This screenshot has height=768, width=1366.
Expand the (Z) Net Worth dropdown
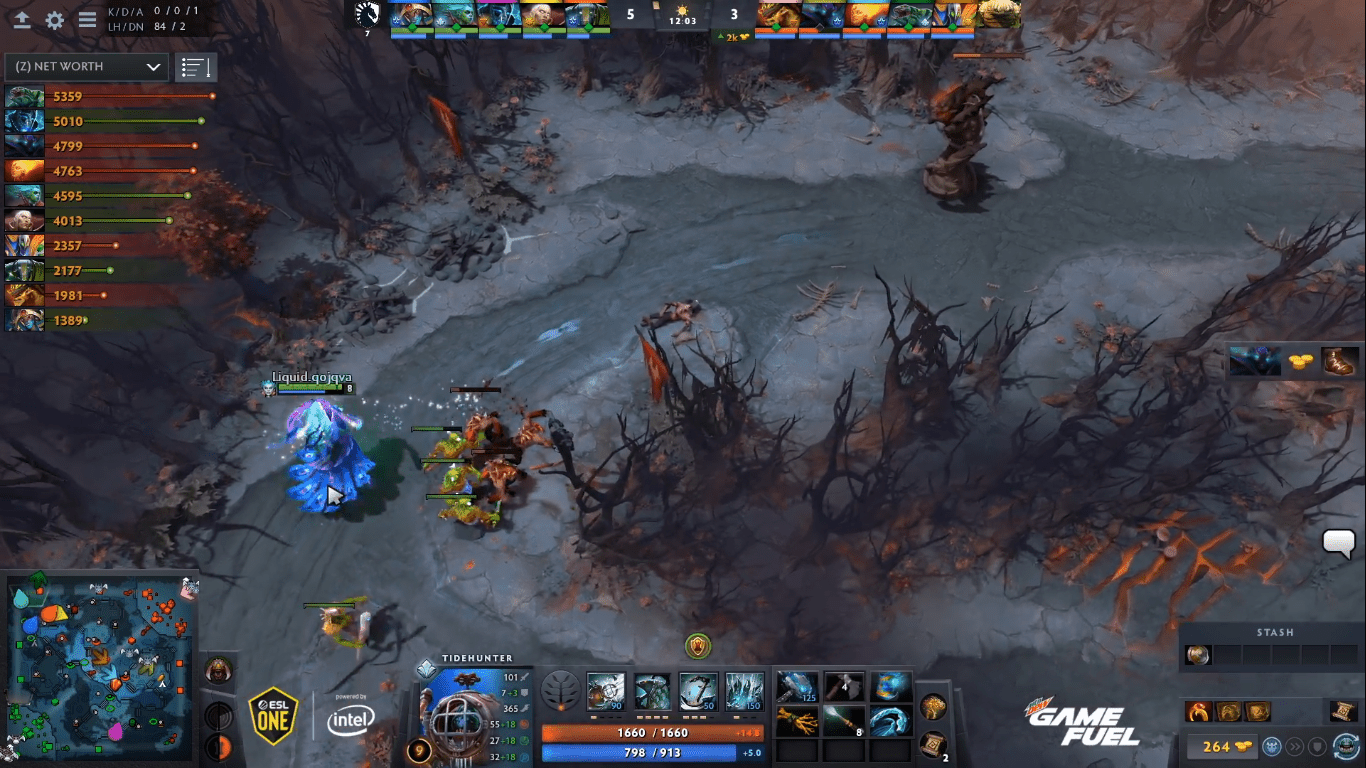point(87,67)
